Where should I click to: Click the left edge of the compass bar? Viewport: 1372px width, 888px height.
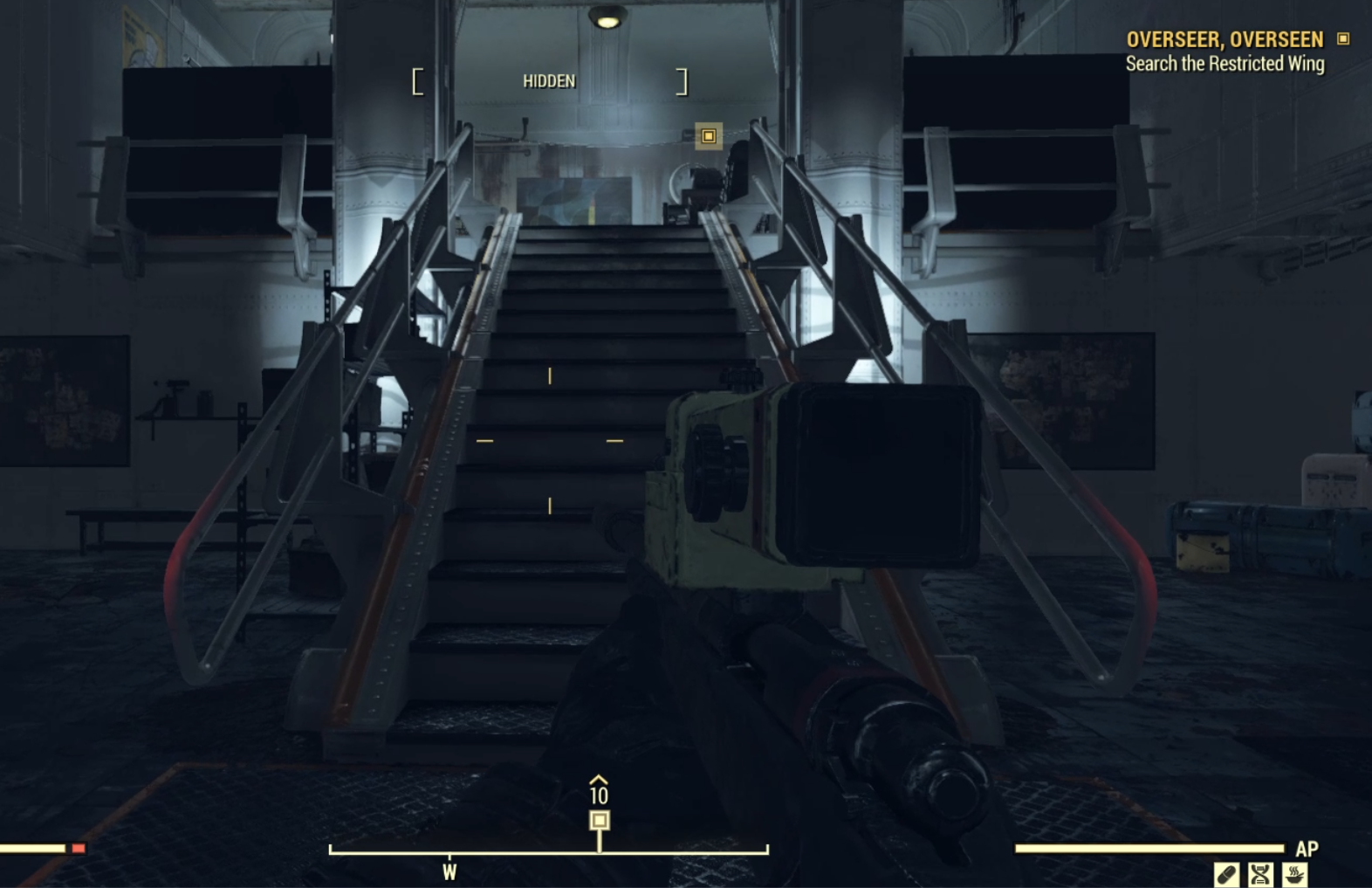click(330, 848)
